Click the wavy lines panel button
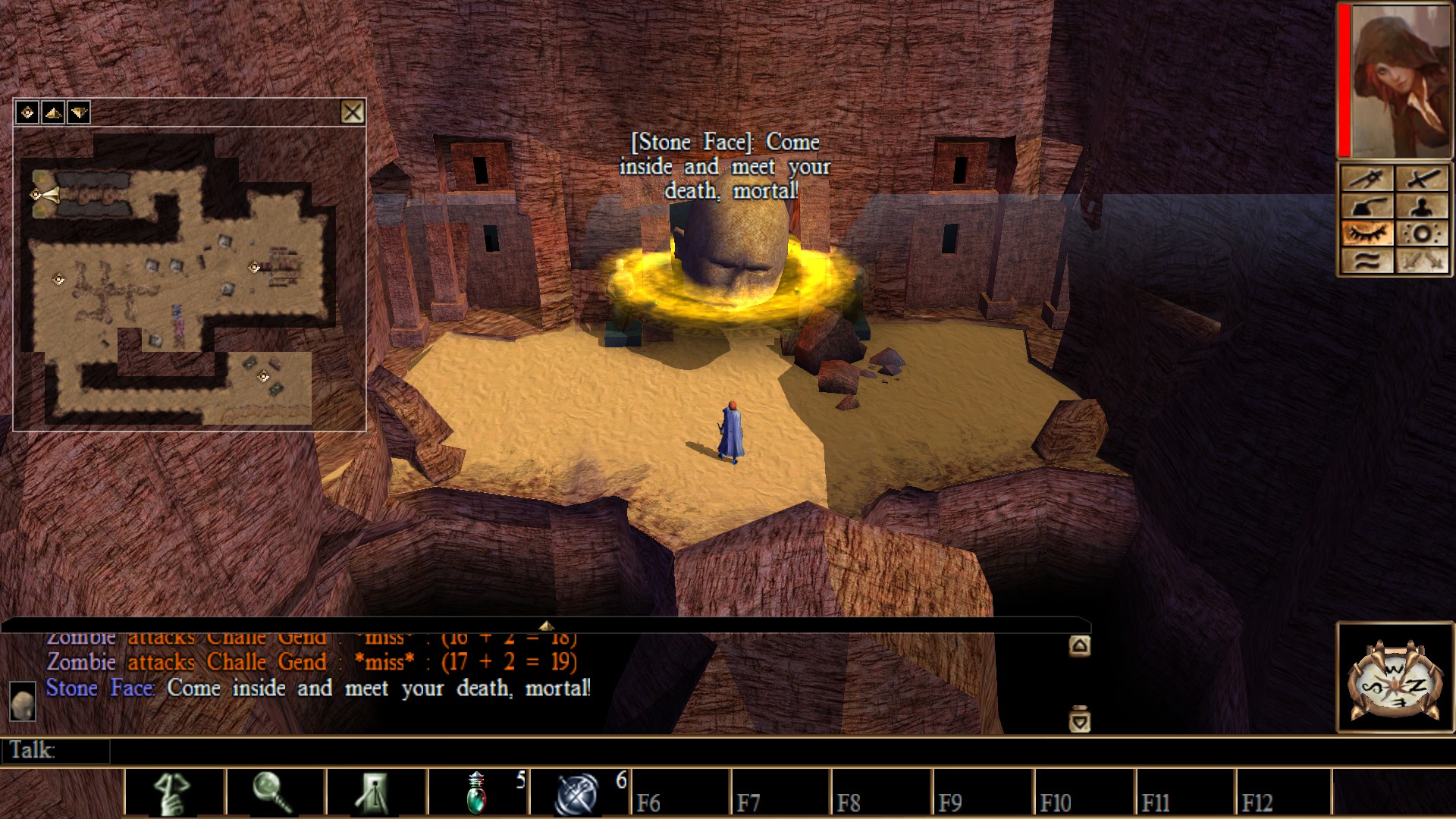 click(x=1367, y=261)
